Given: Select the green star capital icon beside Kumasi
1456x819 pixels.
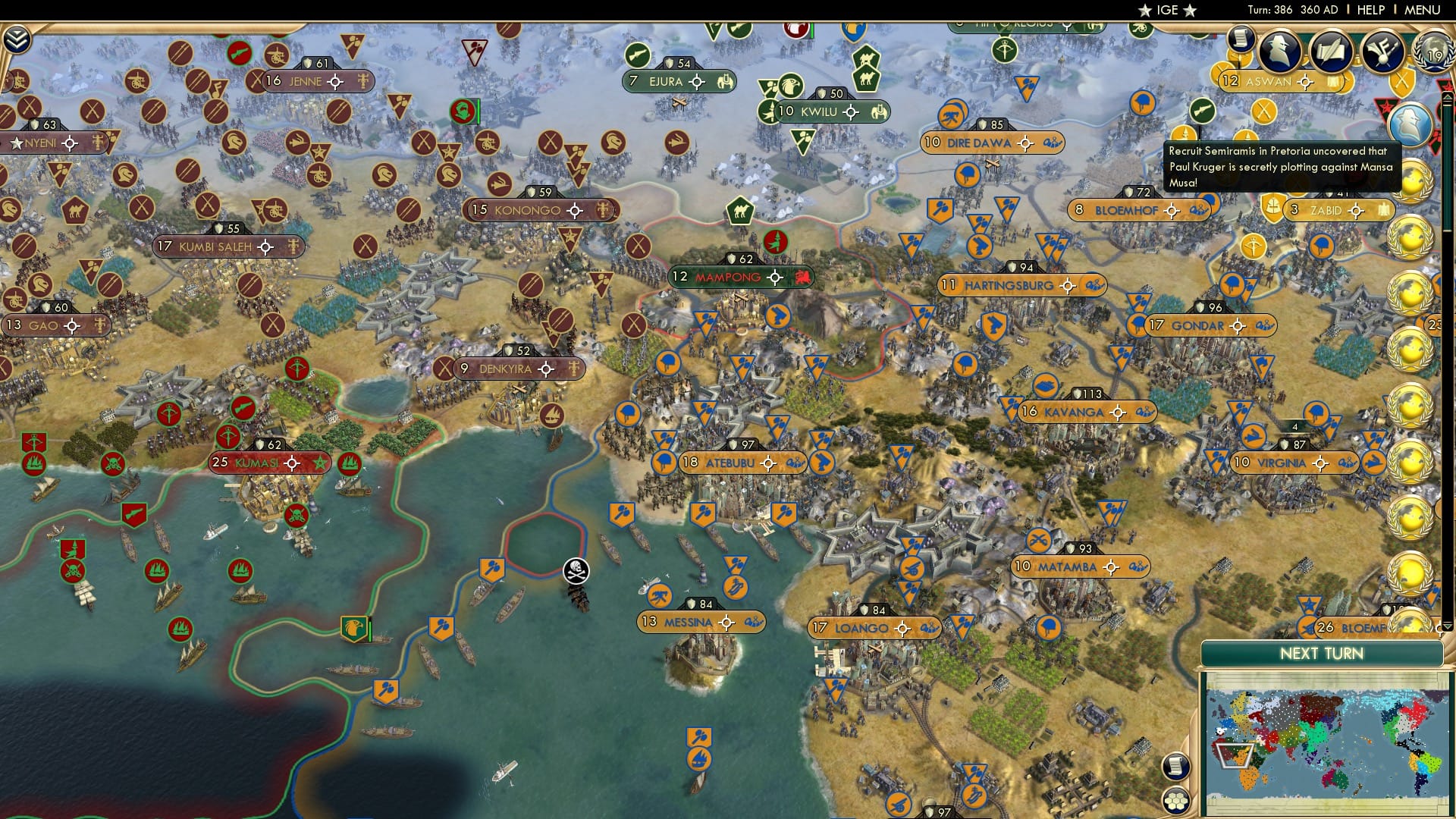Looking at the screenshot, I should (x=321, y=463).
